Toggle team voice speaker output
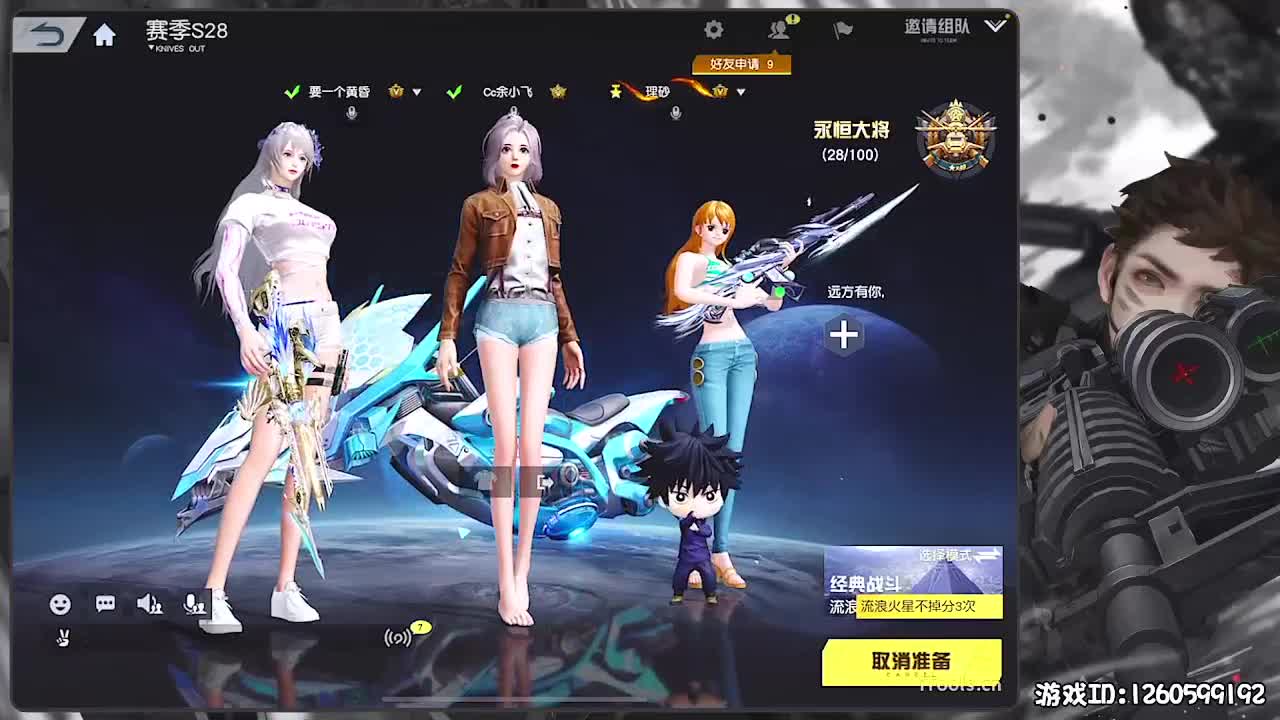Screen dimensions: 1280x720 148,604
